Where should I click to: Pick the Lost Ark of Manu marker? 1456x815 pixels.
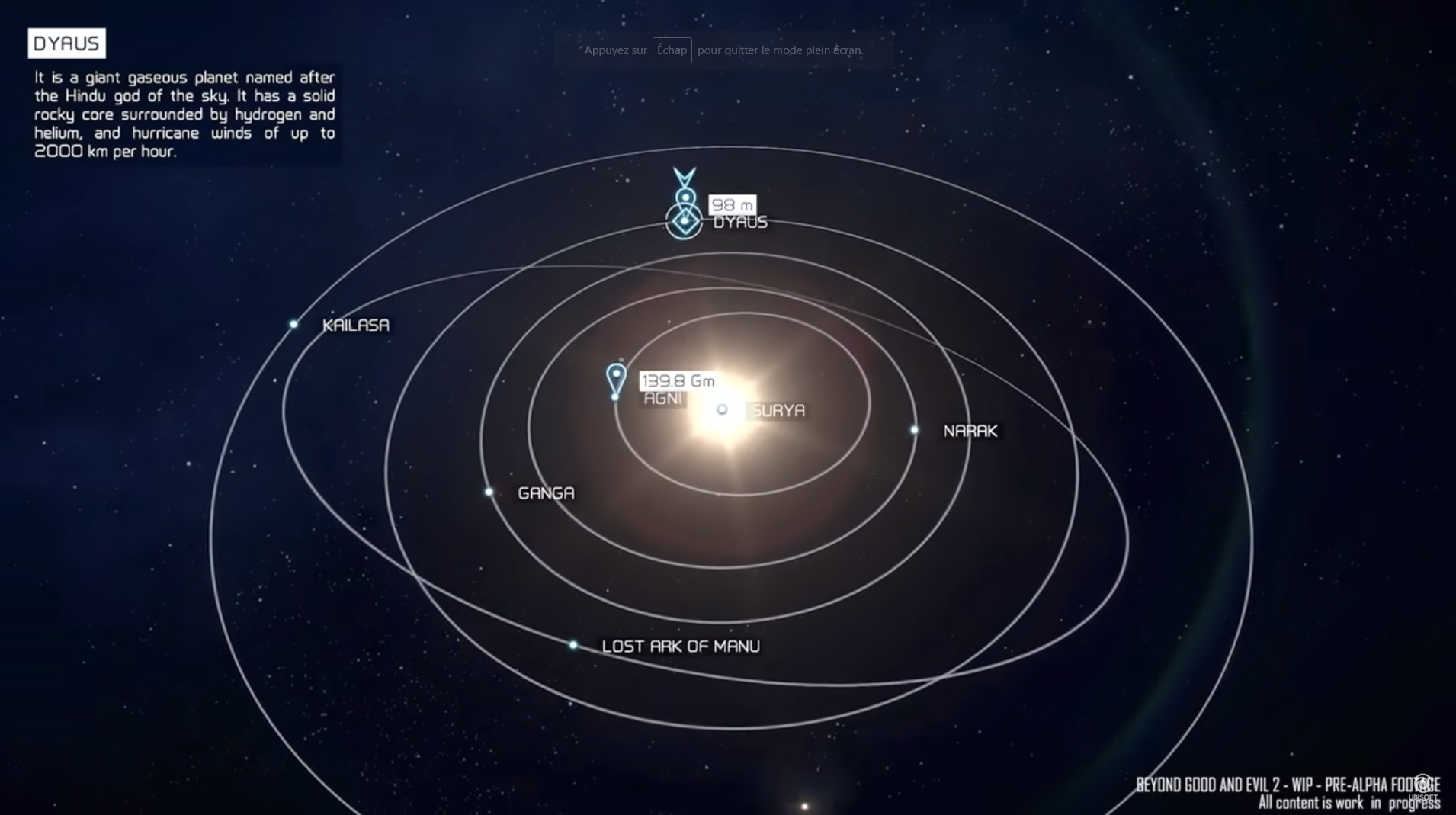coord(573,645)
